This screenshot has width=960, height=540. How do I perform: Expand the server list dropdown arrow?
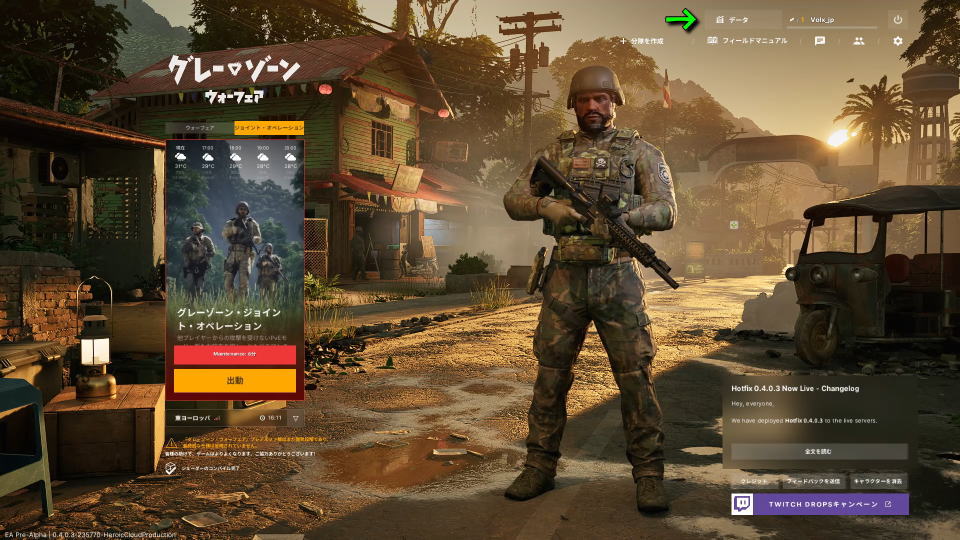296,417
